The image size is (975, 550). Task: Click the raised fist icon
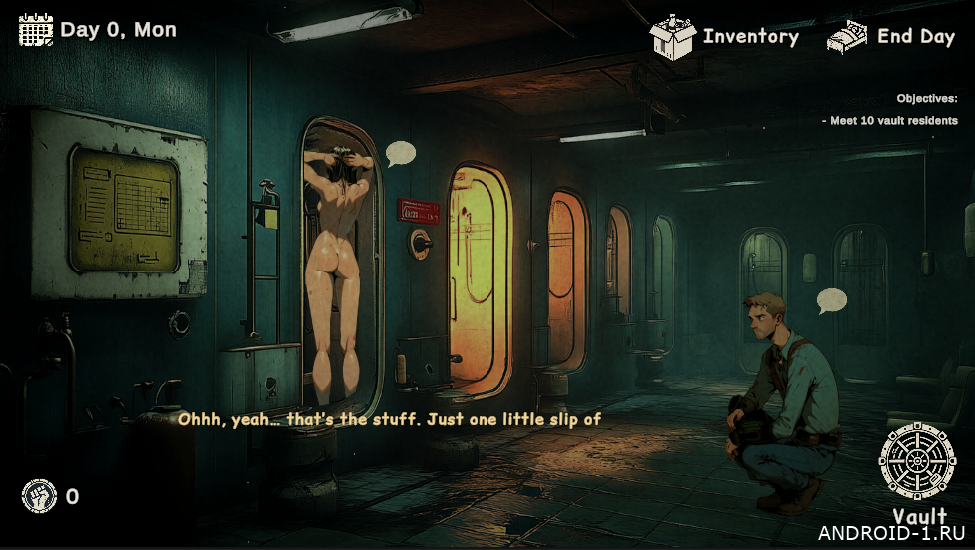point(38,495)
